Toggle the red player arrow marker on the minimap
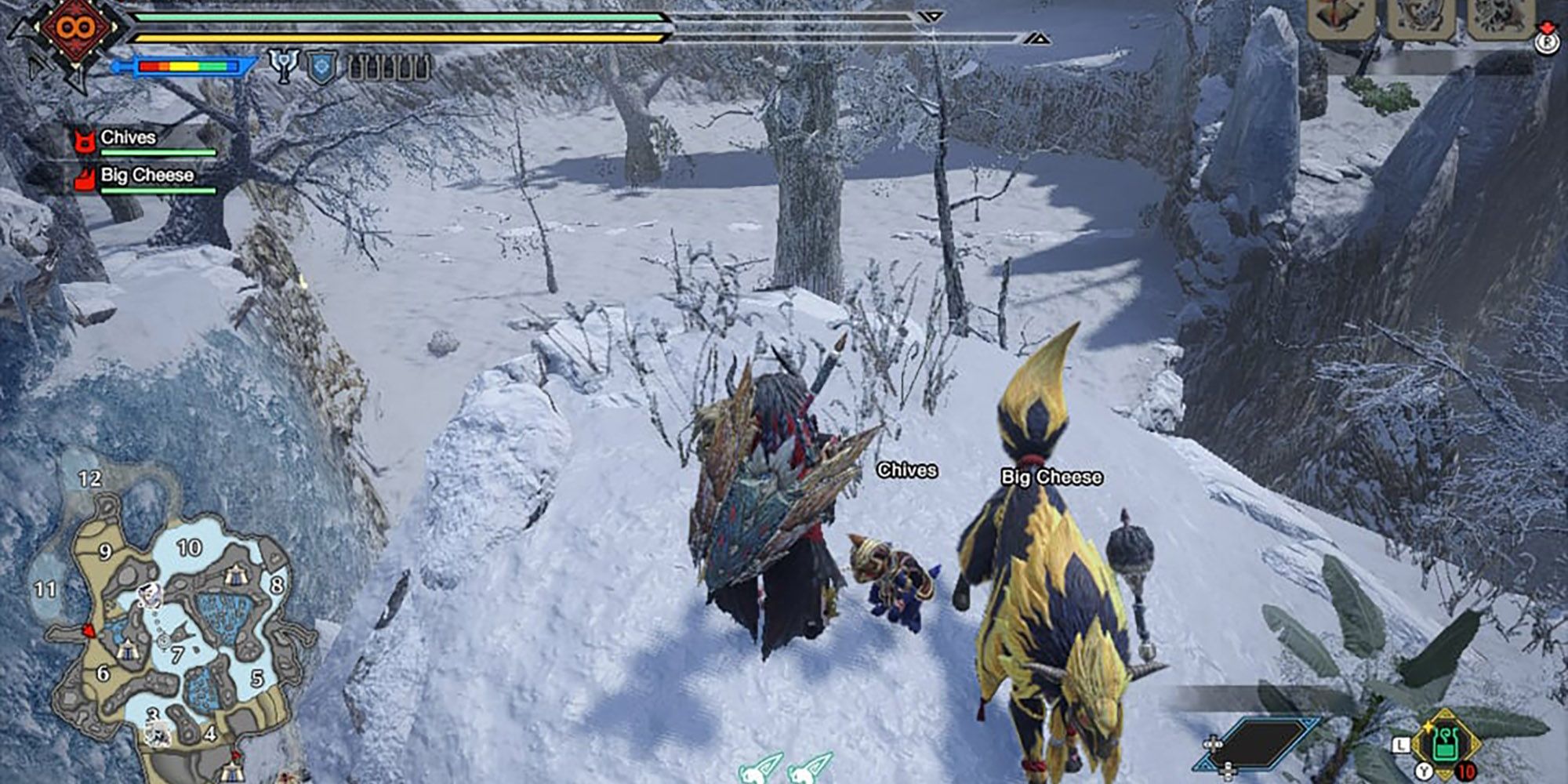This screenshot has height=784, width=1568. [89, 630]
